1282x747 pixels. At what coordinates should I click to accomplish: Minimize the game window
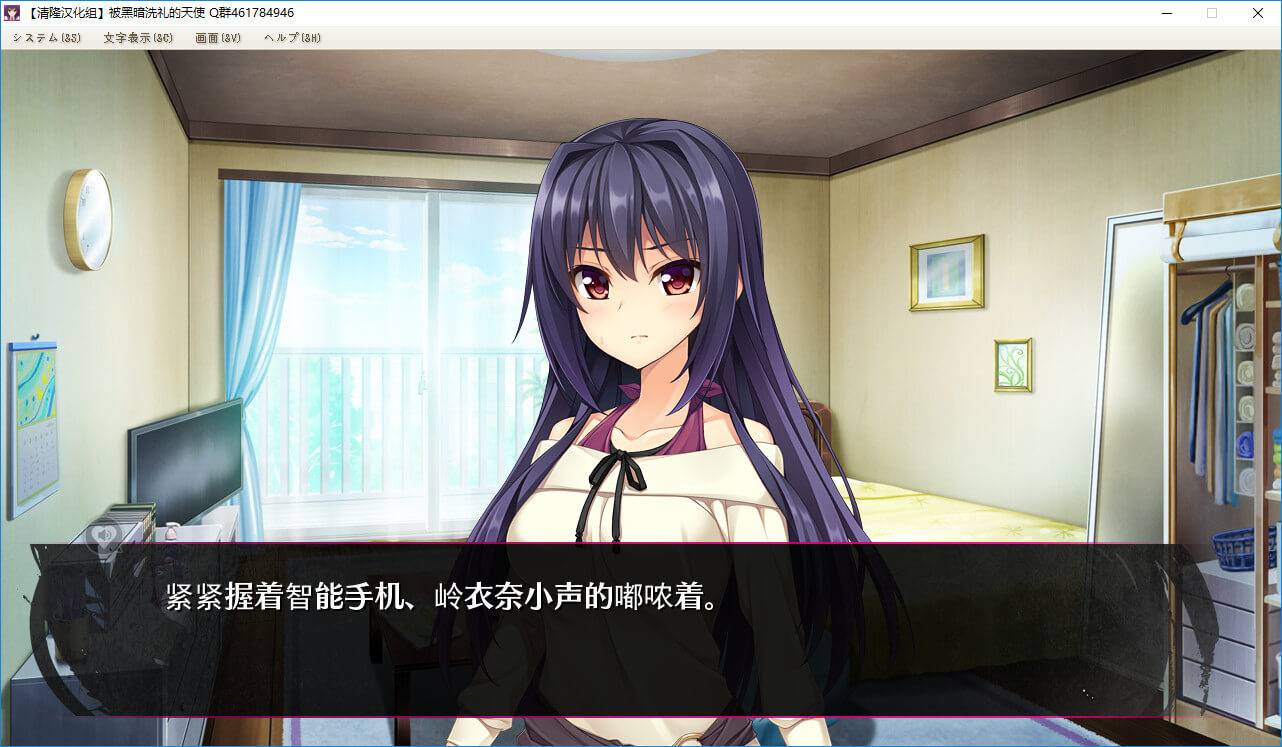click(1166, 13)
